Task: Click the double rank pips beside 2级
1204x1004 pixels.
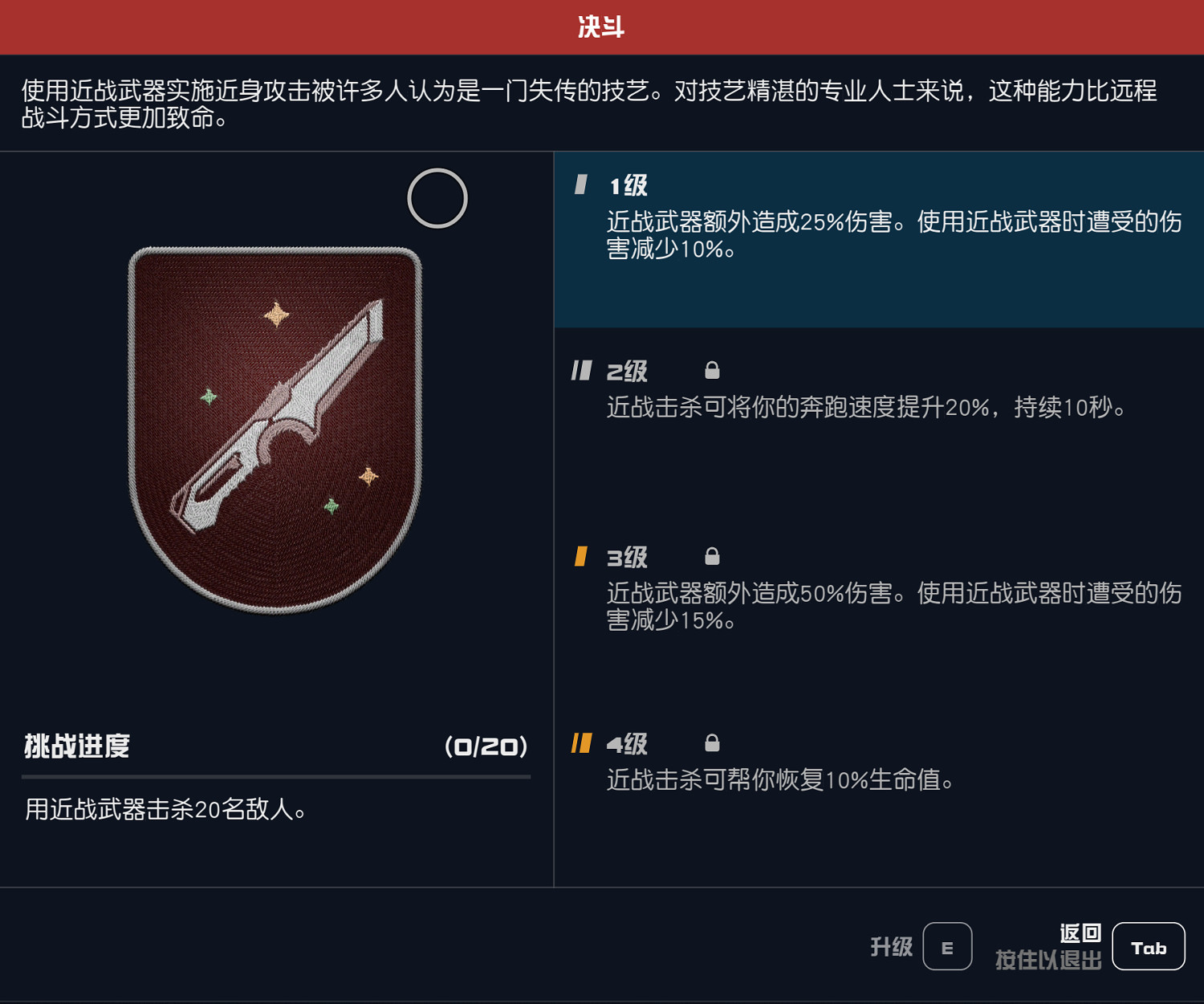Action: [582, 370]
